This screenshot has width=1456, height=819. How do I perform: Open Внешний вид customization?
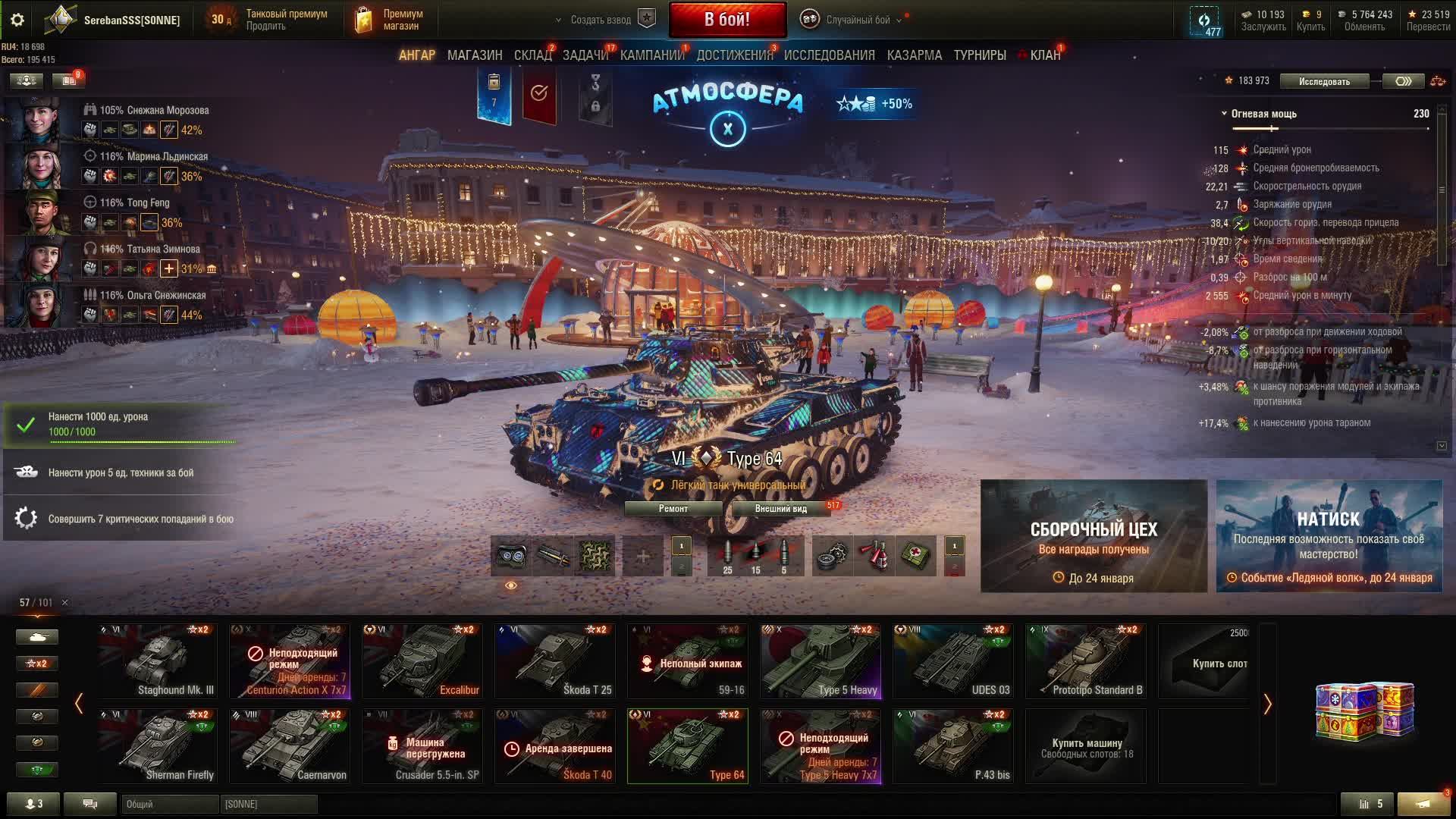(780, 509)
